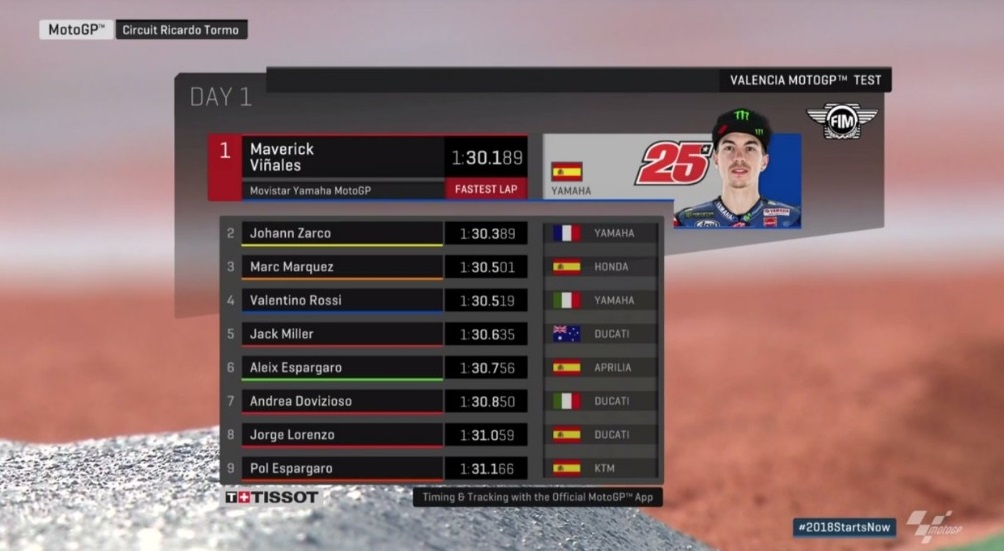The width and height of the screenshot is (1004, 551).
Task: Click the #2018StartsNow hashtag
Action: point(845,526)
